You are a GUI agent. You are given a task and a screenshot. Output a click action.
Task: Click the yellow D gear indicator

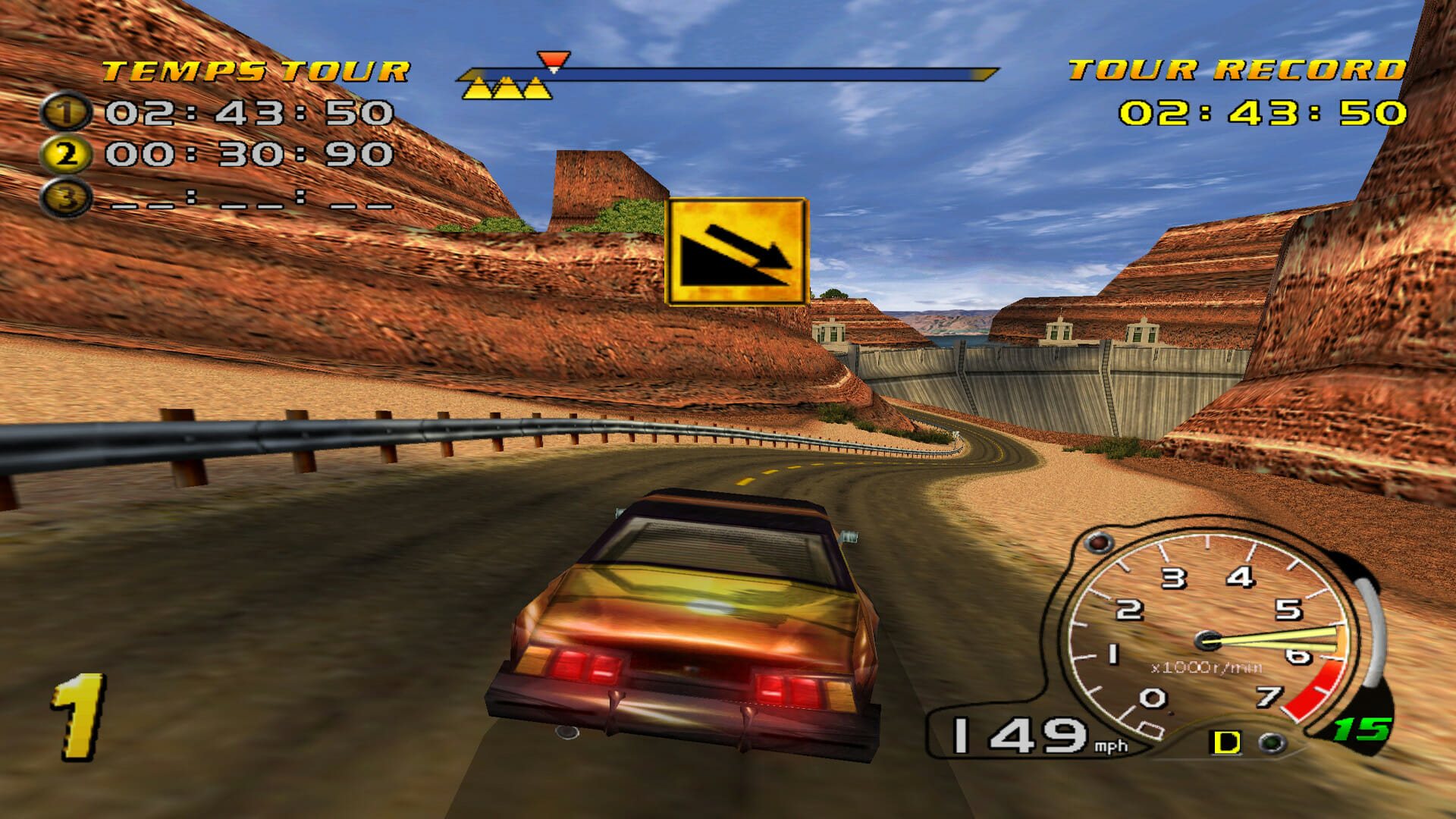point(1226,742)
